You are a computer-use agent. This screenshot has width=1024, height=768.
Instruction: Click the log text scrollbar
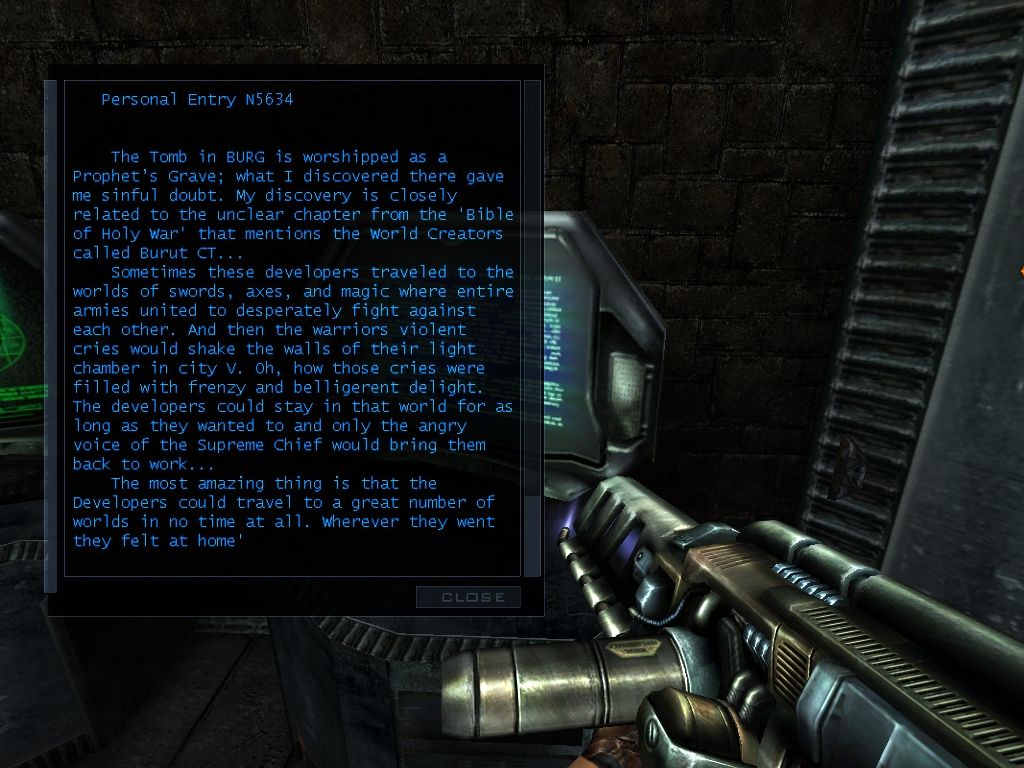pos(532,328)
